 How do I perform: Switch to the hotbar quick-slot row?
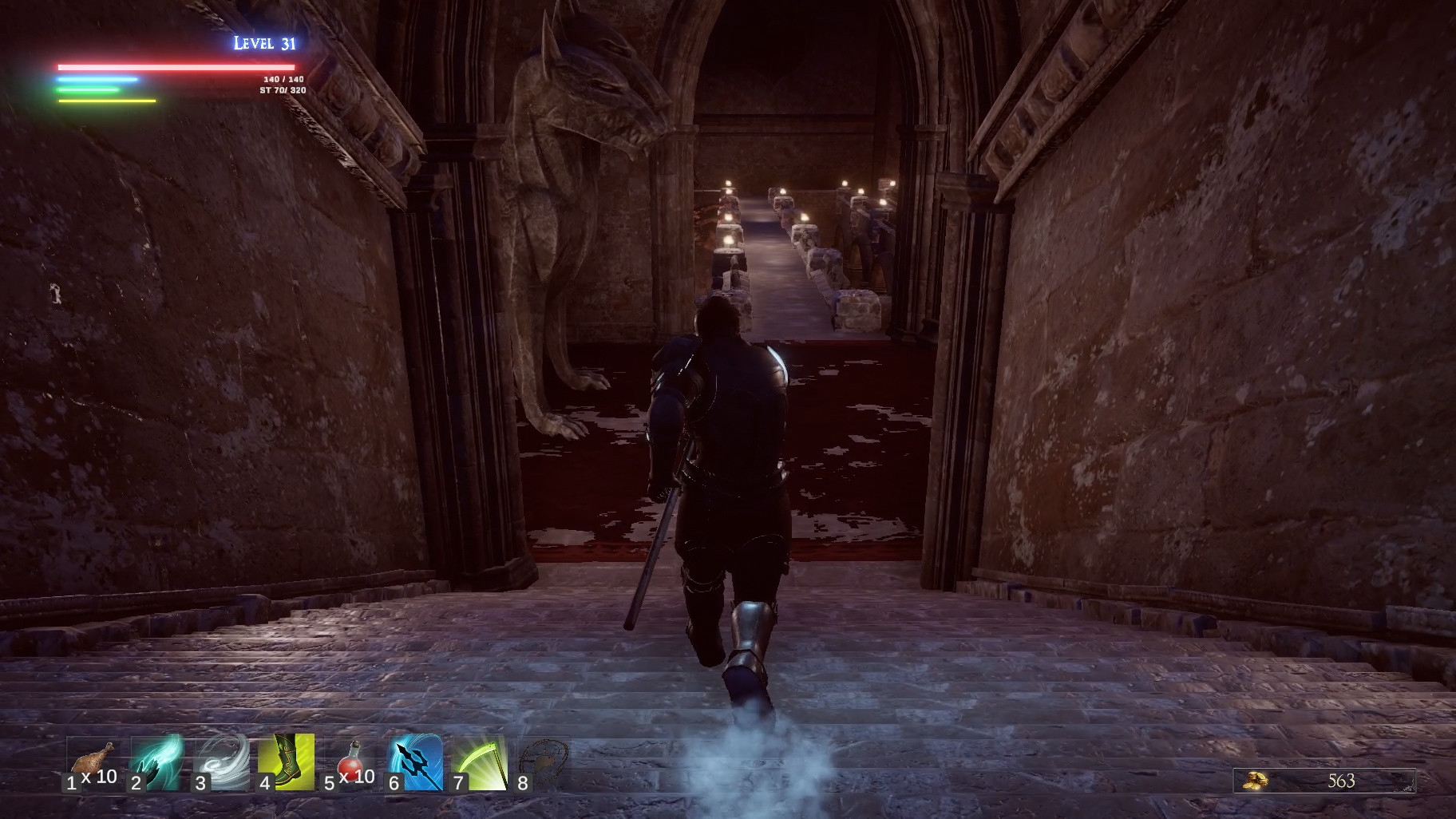[319, 762]
